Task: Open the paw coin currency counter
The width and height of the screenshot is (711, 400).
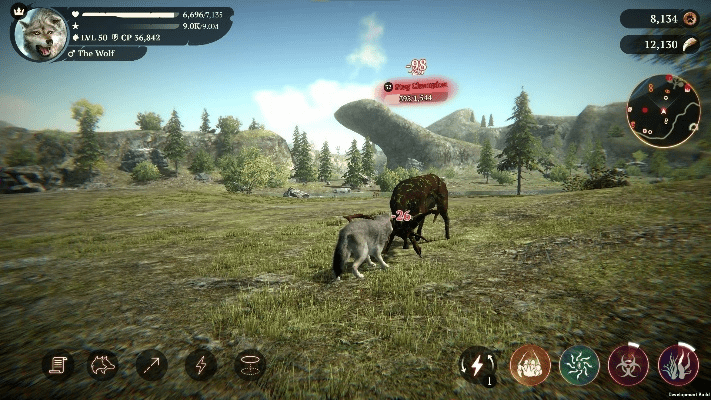Action: tap(661, 18)
